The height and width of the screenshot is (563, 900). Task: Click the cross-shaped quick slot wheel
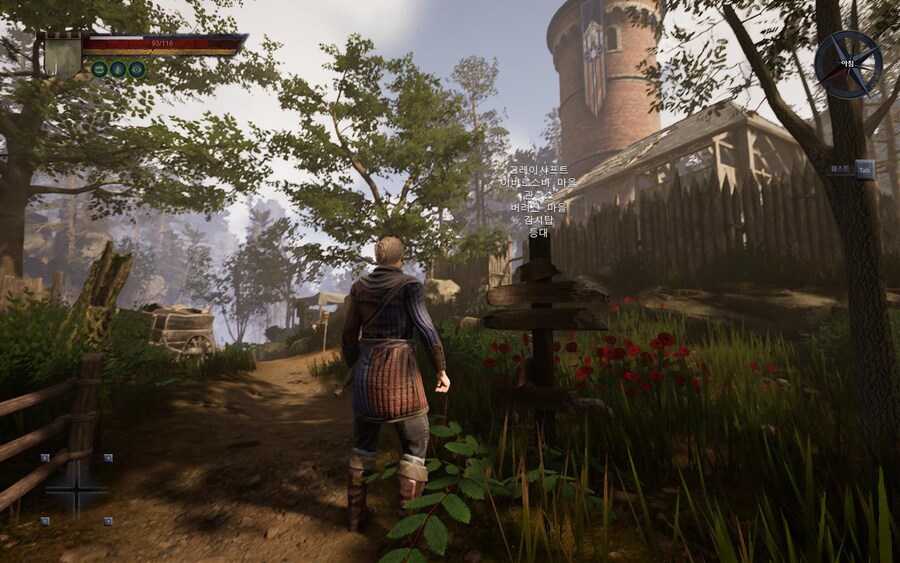coord(76,490)
